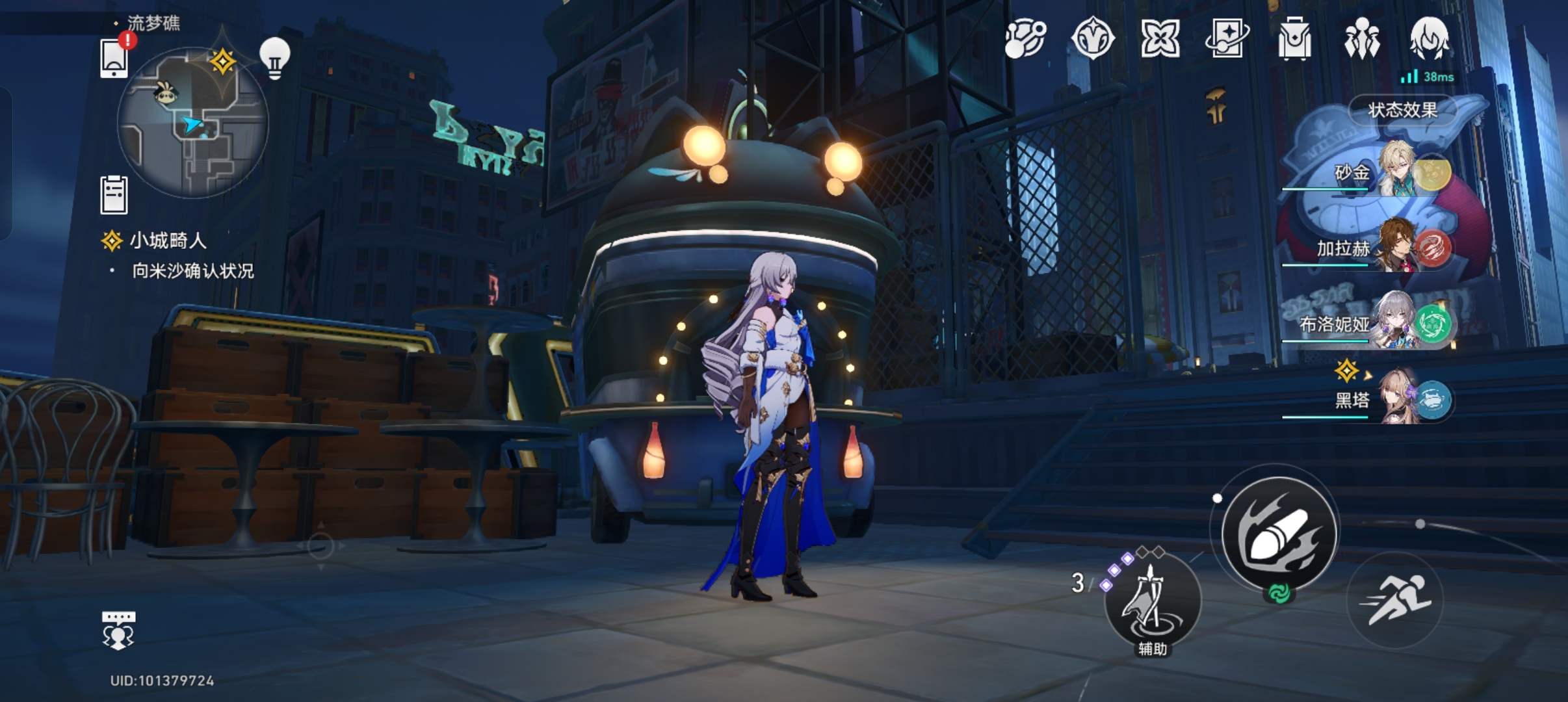Tap the lightbulb hint icon
Viewport: 1568px width, 702px height.
(274, 58)
